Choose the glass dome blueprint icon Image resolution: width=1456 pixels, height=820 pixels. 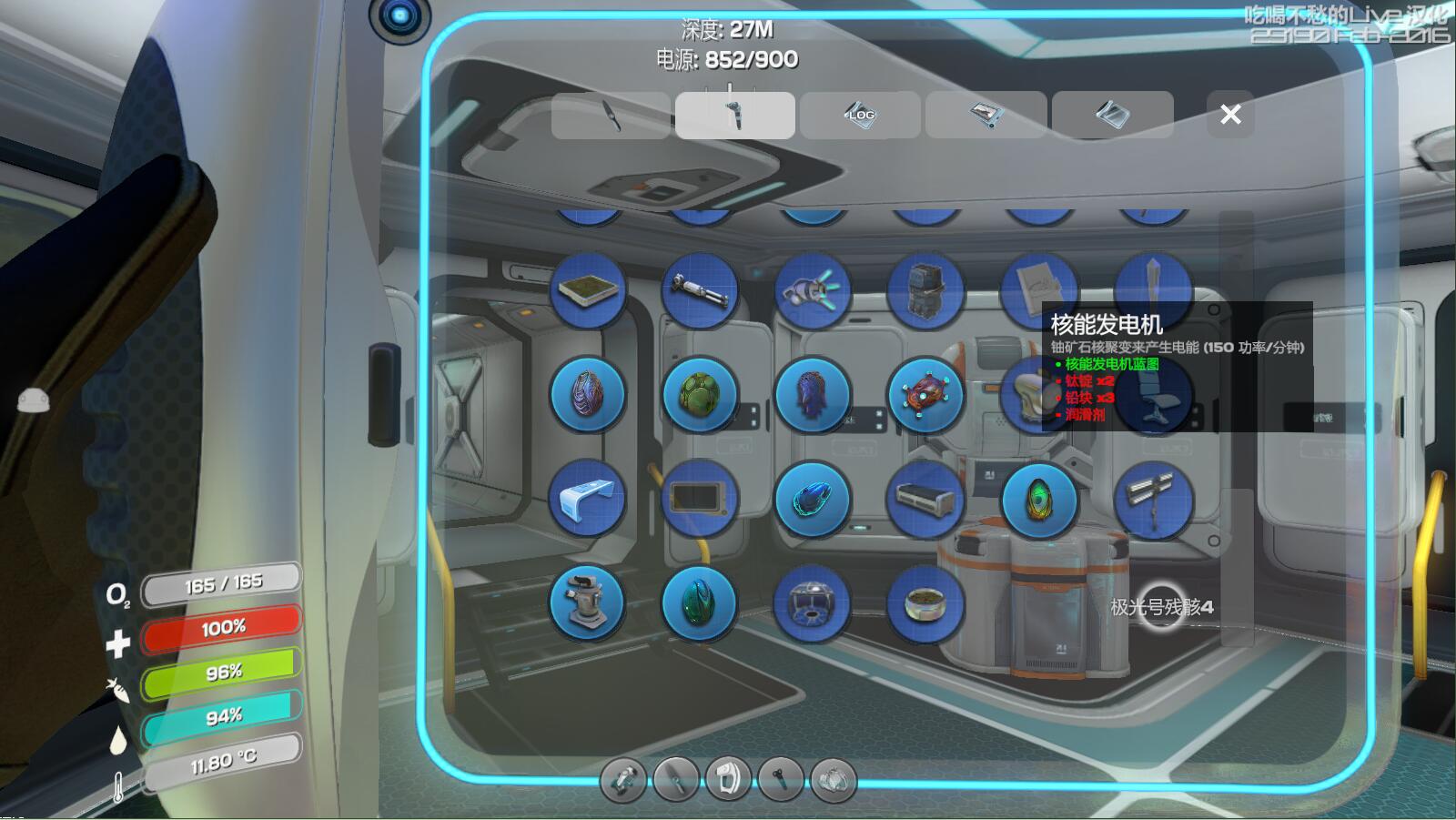[x=813, y=602]
